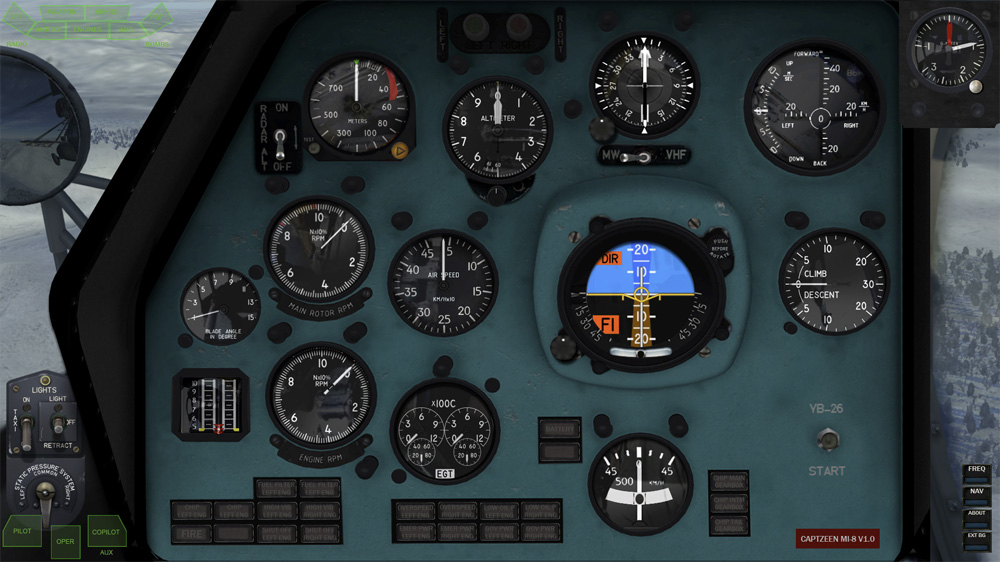Select the LFT panel arrow
This screenshot has width=1000, height=562.
point(17,17)
